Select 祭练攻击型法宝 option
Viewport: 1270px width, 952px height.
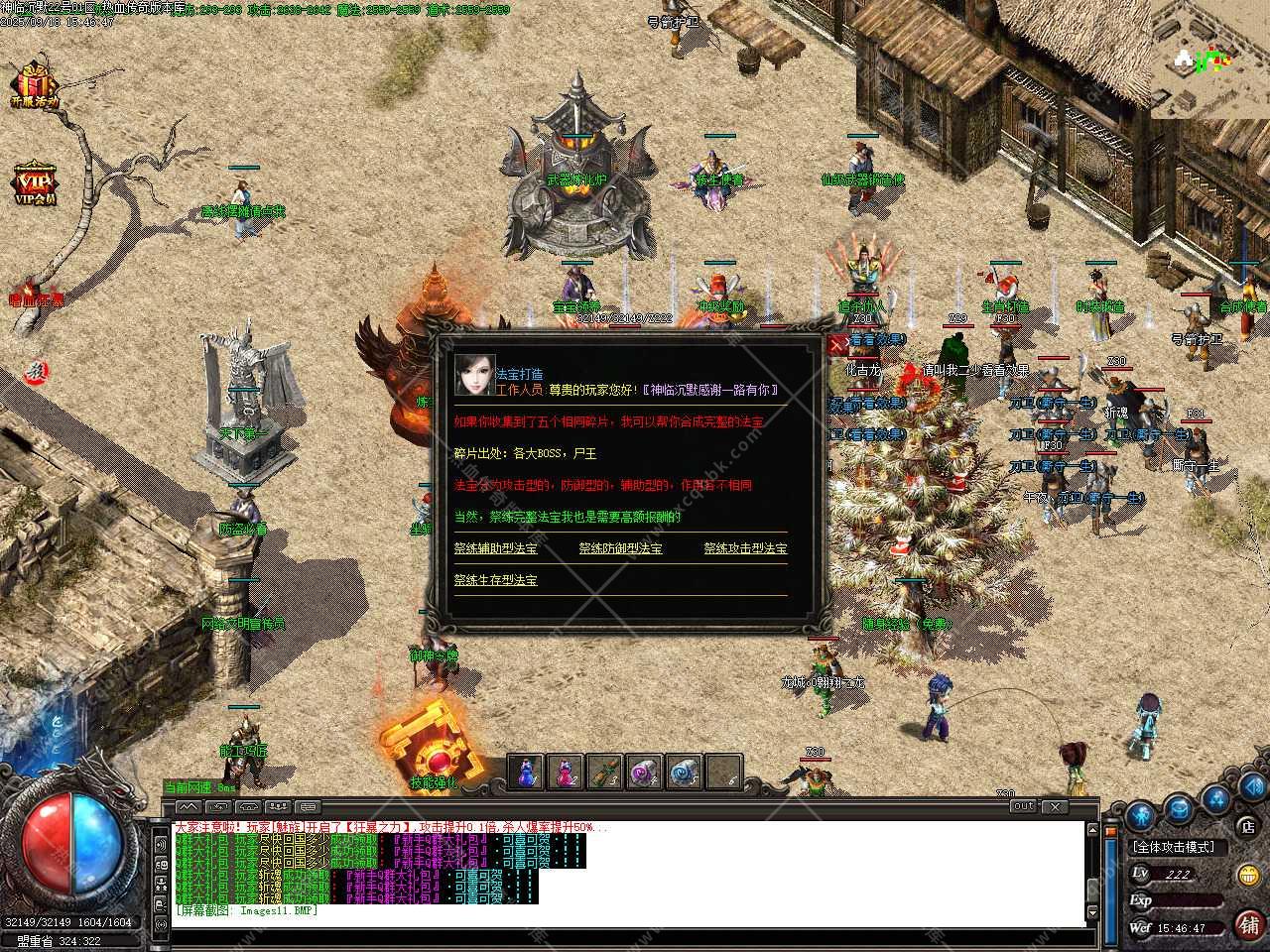coord(745,548)
